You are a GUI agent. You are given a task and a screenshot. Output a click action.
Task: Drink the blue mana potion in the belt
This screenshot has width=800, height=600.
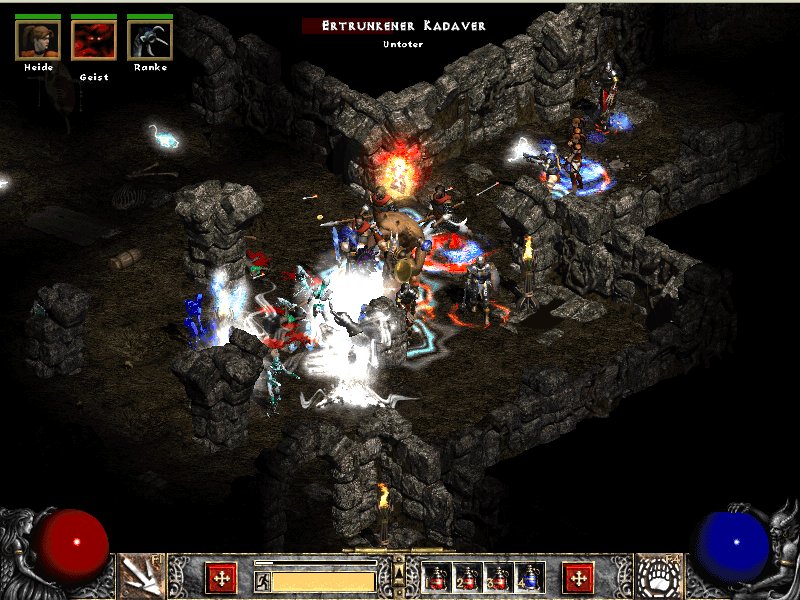tap(529, 577)
